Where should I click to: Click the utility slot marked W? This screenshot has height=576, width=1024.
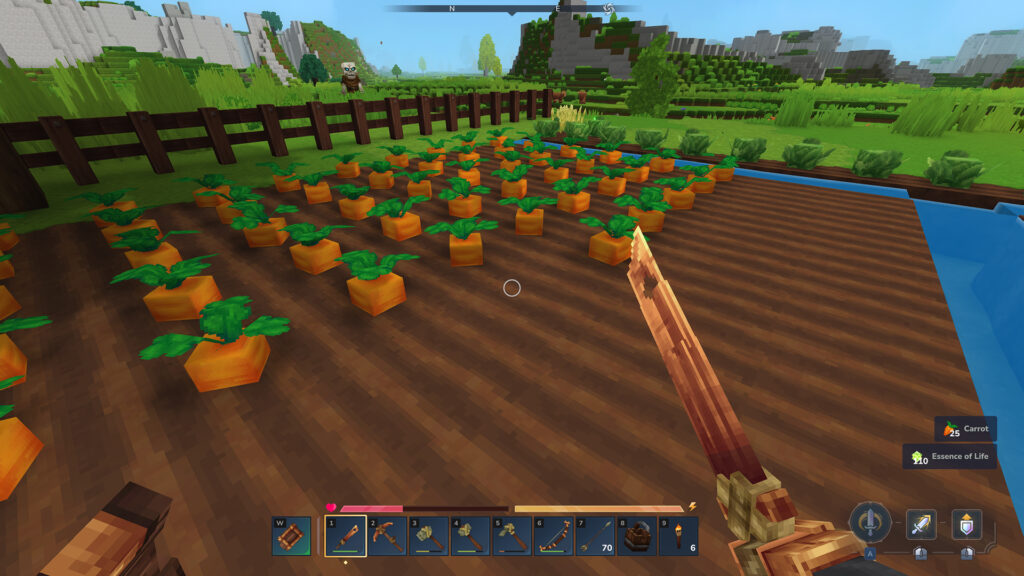tap(290, 536)
